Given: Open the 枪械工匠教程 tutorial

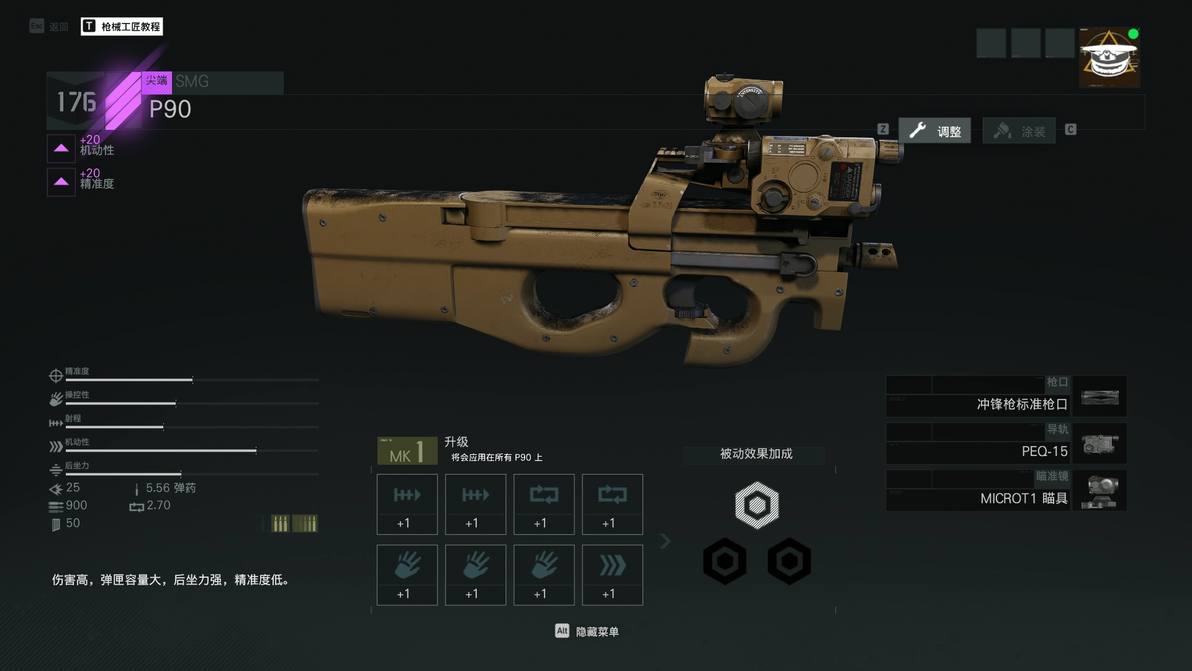Looking at the screenshot, I should [x=122, y=27].
